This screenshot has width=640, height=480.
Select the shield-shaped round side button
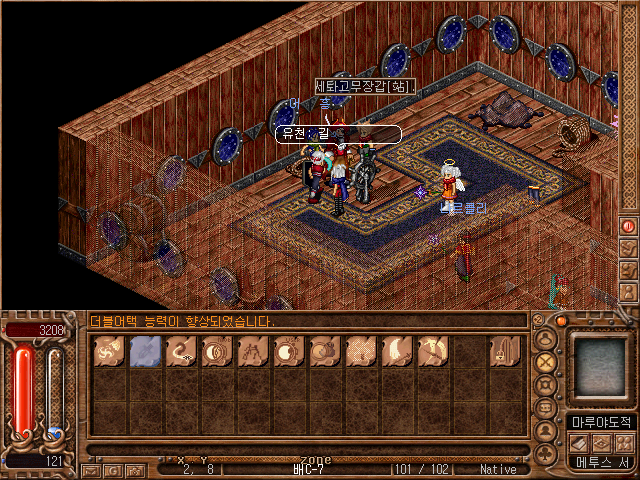(x=546, y=385)
